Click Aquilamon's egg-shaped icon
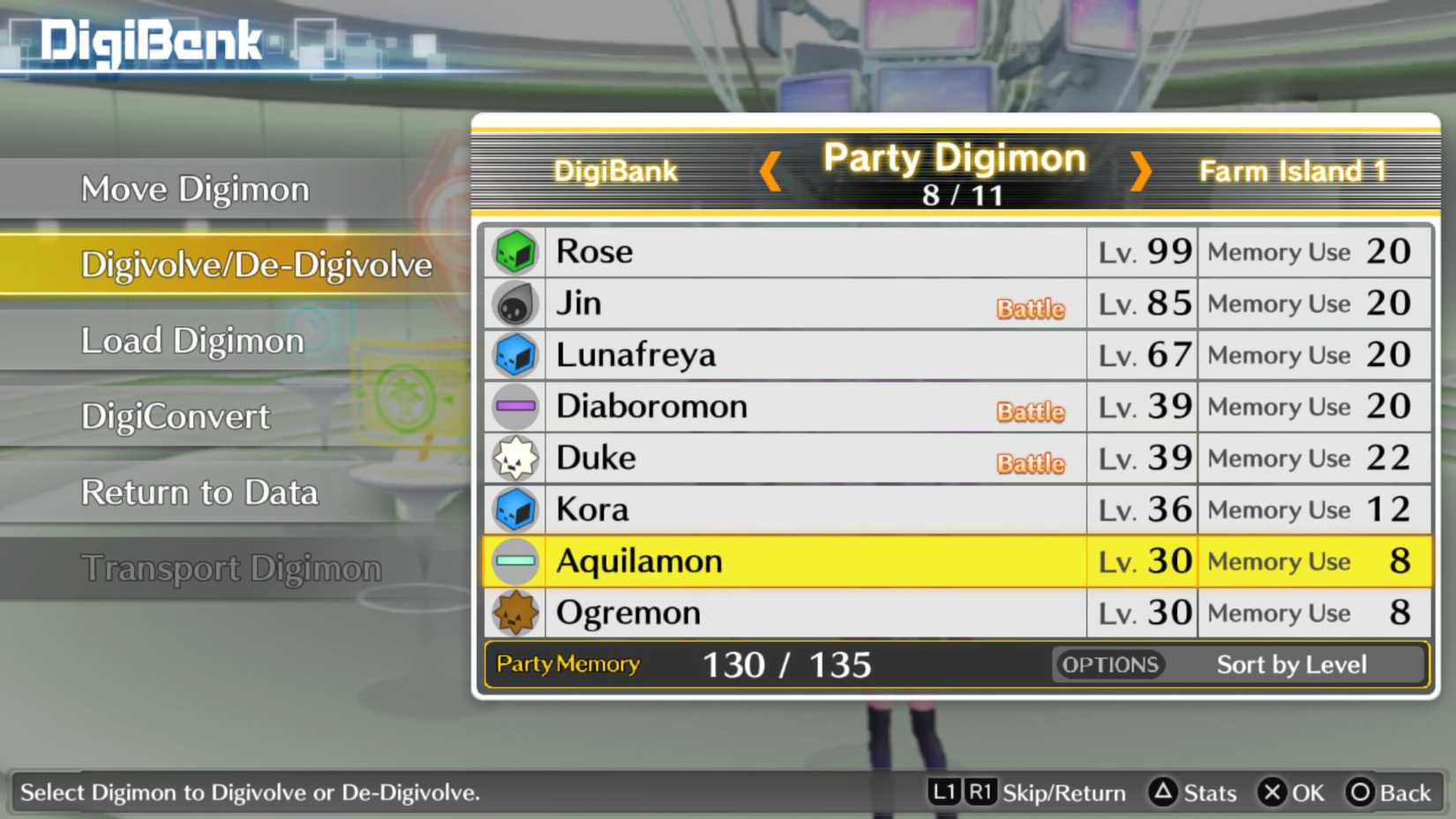 coord(514,560)
